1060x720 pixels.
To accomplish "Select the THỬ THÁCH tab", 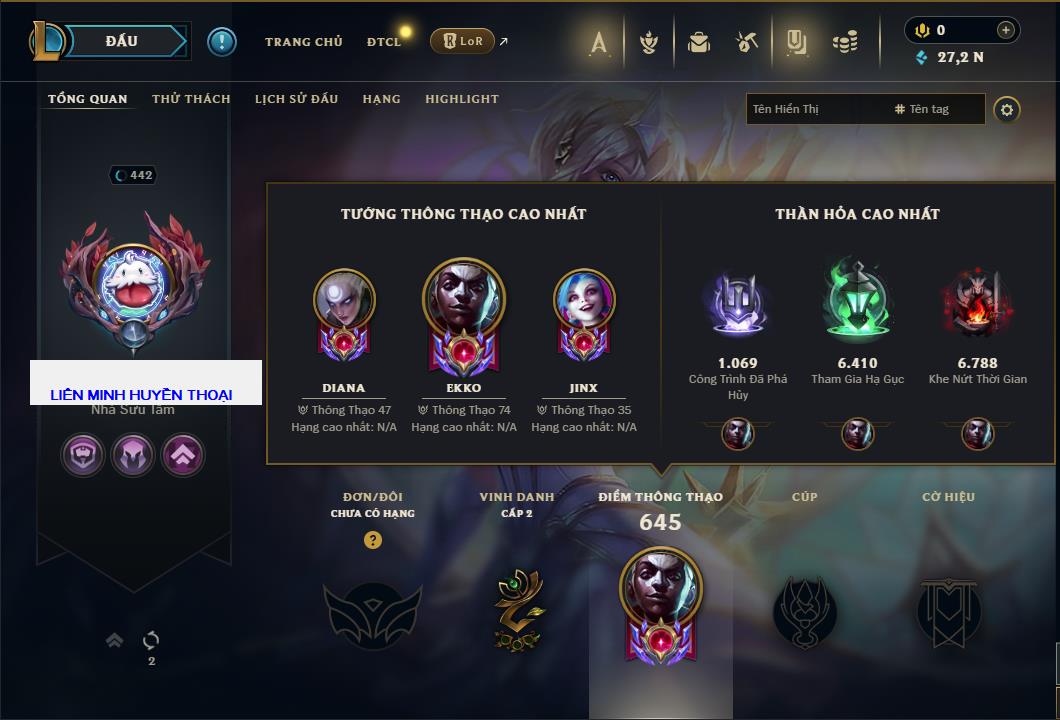I will coord(191,99).
